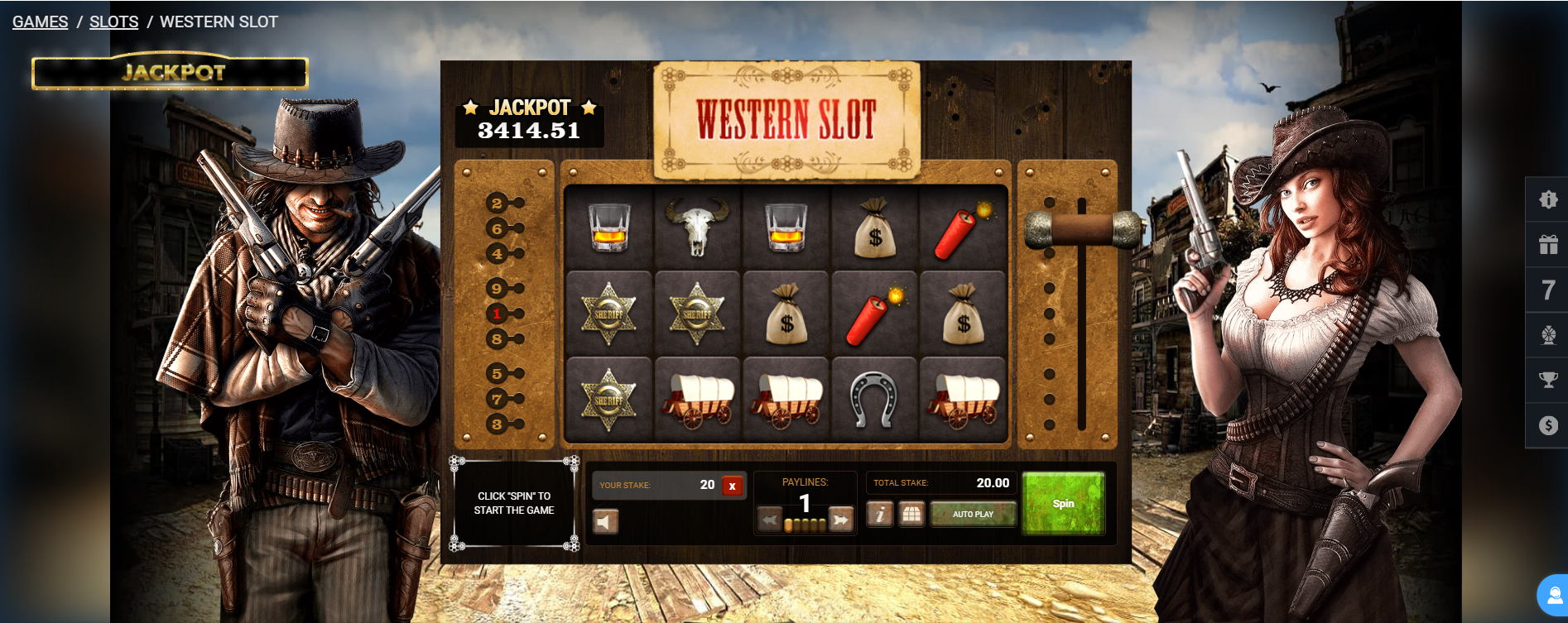1568x623 pixels.
Task: Open the Slots breadcrumb link
Action: tap(113, 22)
